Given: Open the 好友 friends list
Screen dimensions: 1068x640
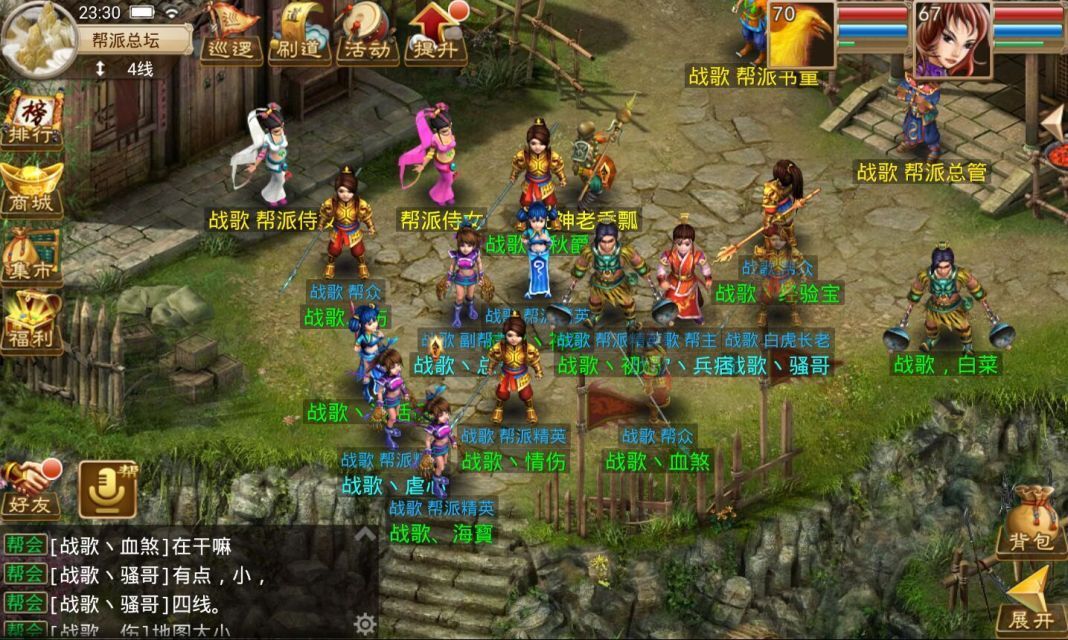Looking at the screenshot, I should [x=29, y=488].
